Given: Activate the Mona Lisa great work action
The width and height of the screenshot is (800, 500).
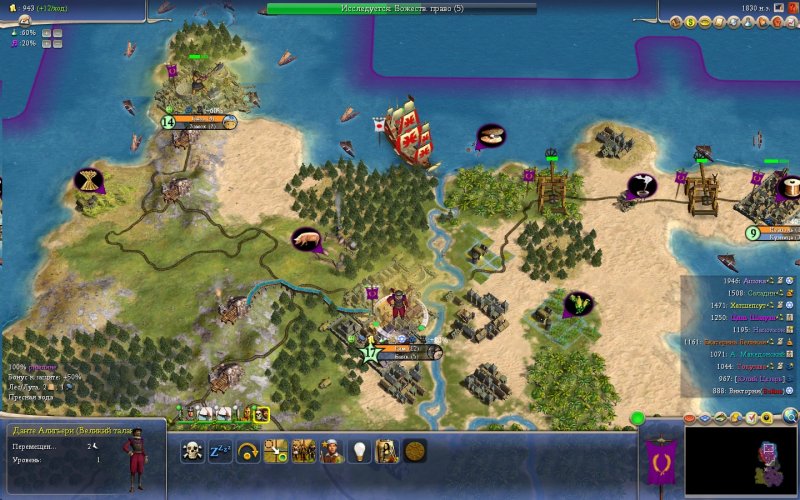Looking at the screenshot, I should click(386, 451).
